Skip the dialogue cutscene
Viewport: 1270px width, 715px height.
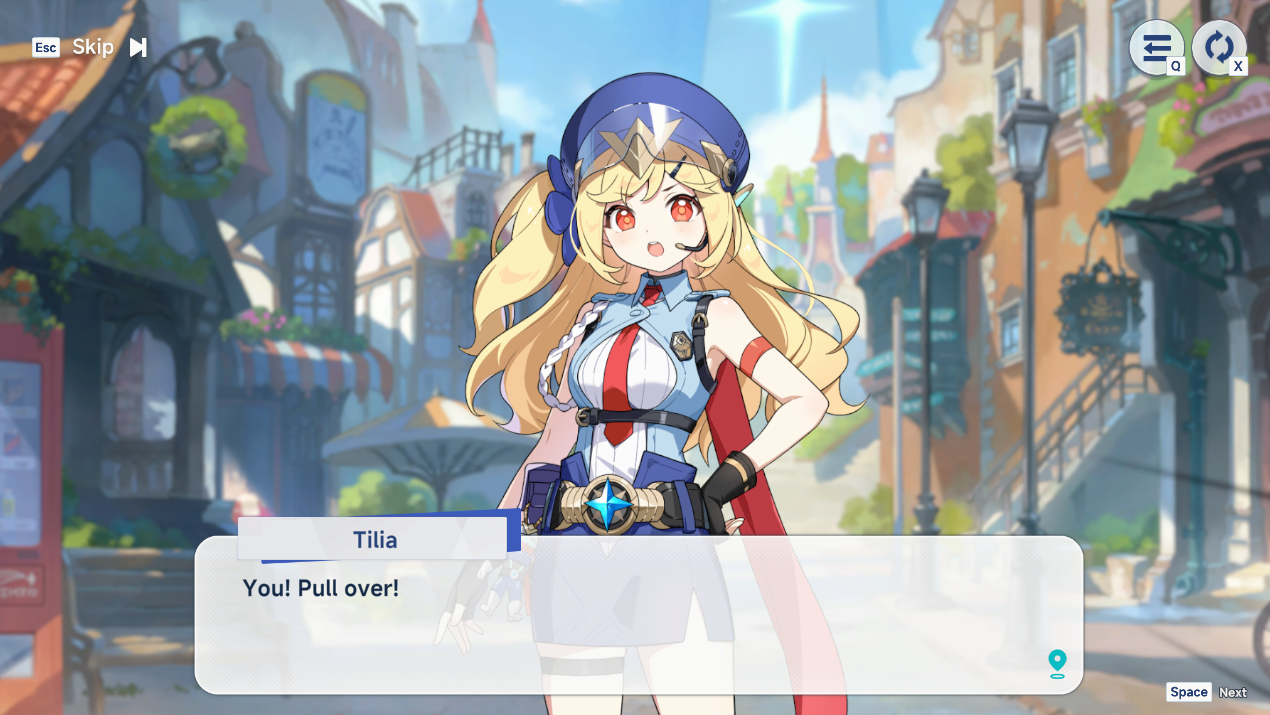(x=94, y=47)
